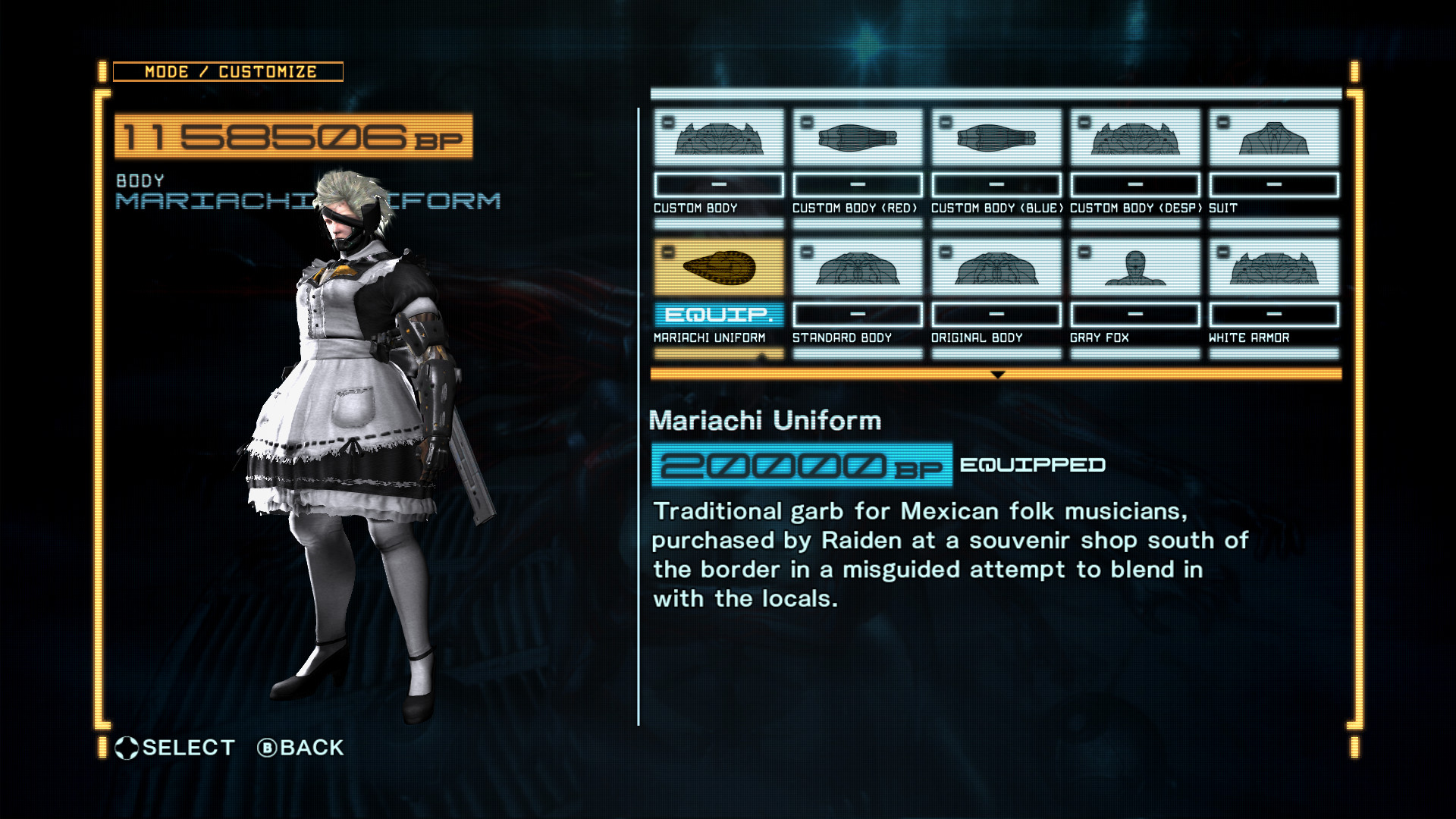Select the Gray Fox body icon
This screenshot has width=1456, height=819.
pyautogui.click(x=1134, y=267)
